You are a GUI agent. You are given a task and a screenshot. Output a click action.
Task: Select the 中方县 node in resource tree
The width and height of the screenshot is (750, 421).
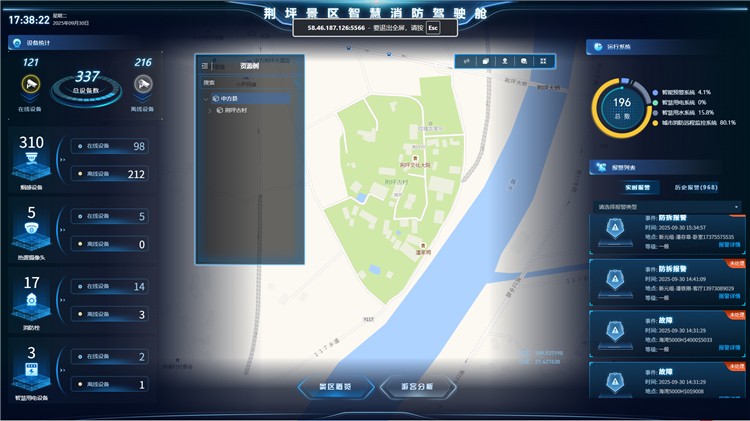click(230, 98)
